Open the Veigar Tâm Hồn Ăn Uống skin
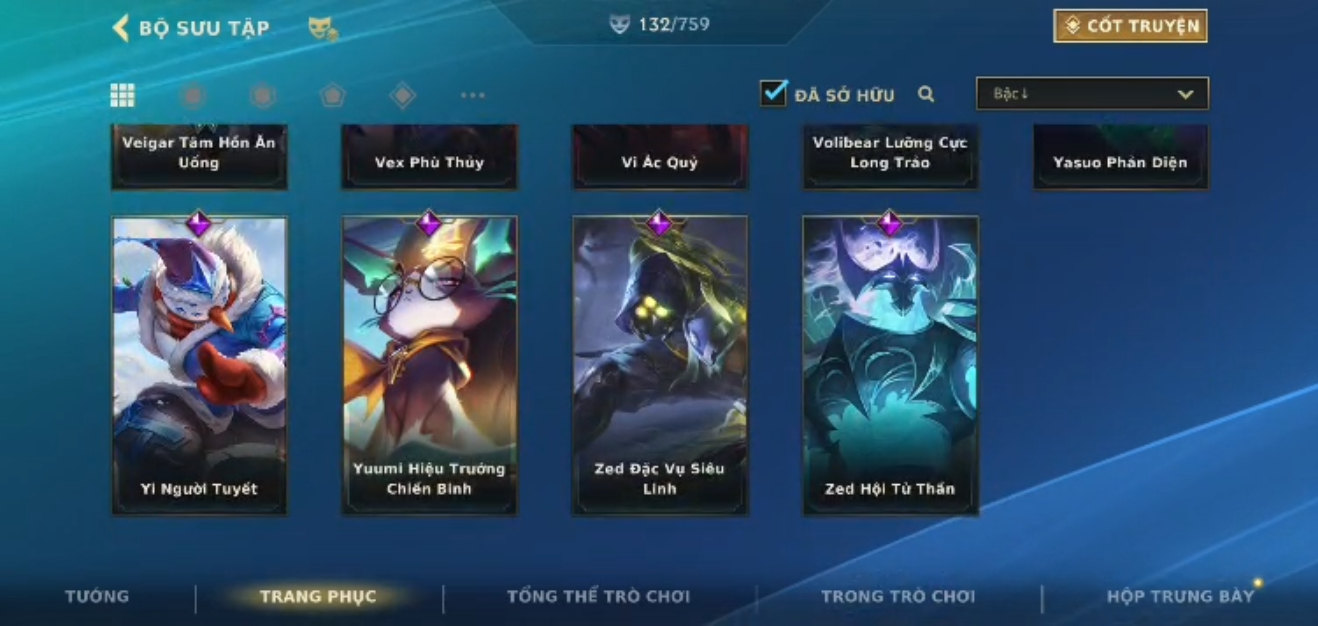The width and height of the screenshot is (1318, 626). pyautogui.click(x=199, y=155)
